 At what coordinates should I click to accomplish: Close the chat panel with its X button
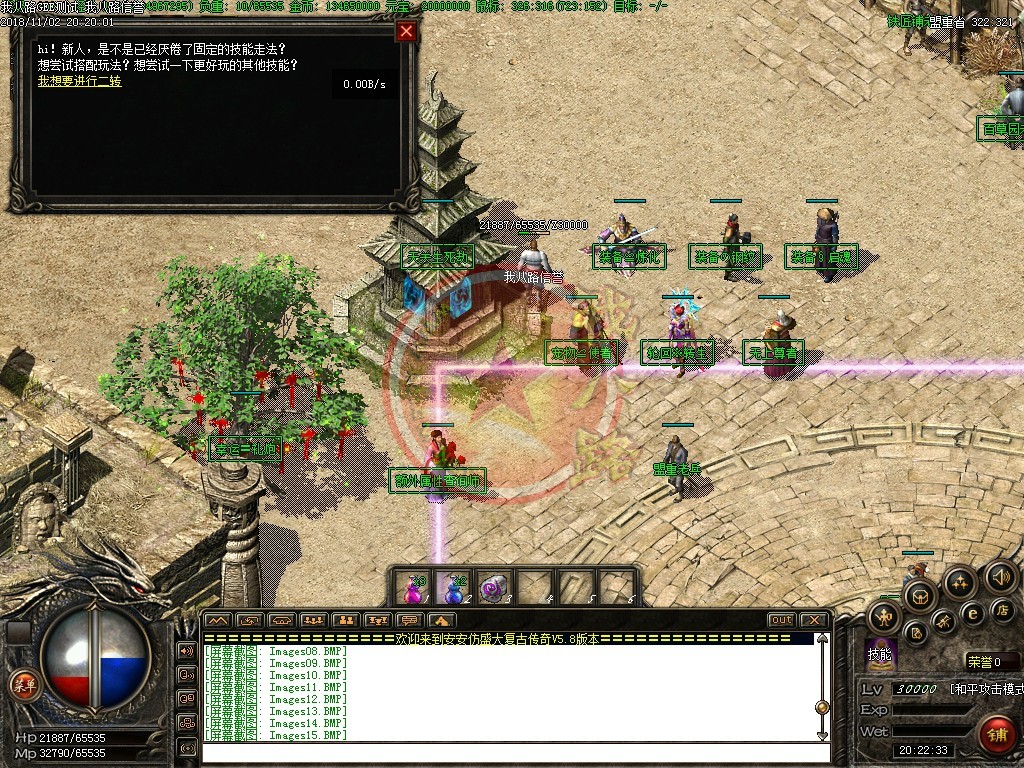coord(814,620)
